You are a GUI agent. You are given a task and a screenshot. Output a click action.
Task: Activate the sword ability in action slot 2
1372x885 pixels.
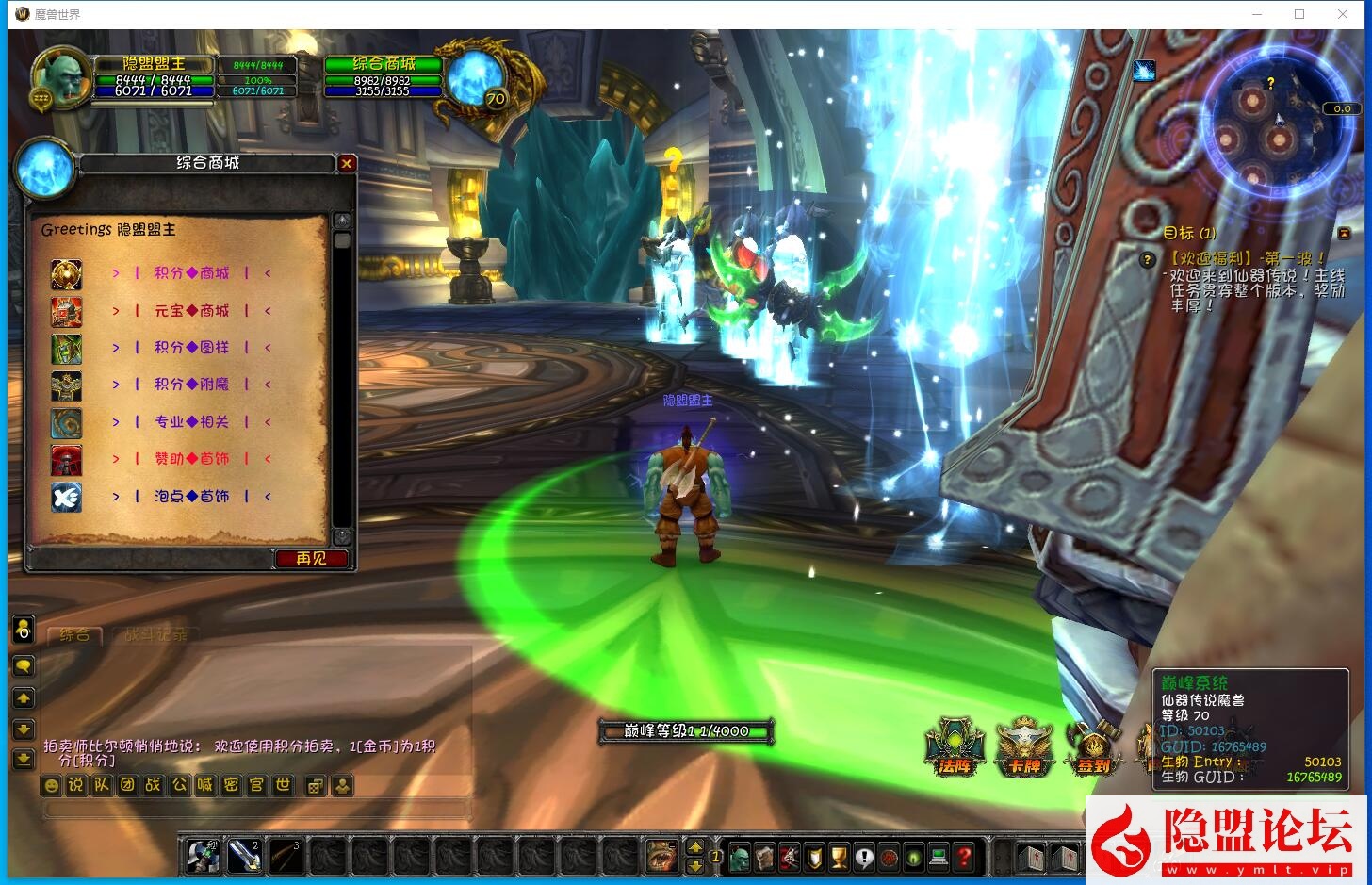(244, 857)
